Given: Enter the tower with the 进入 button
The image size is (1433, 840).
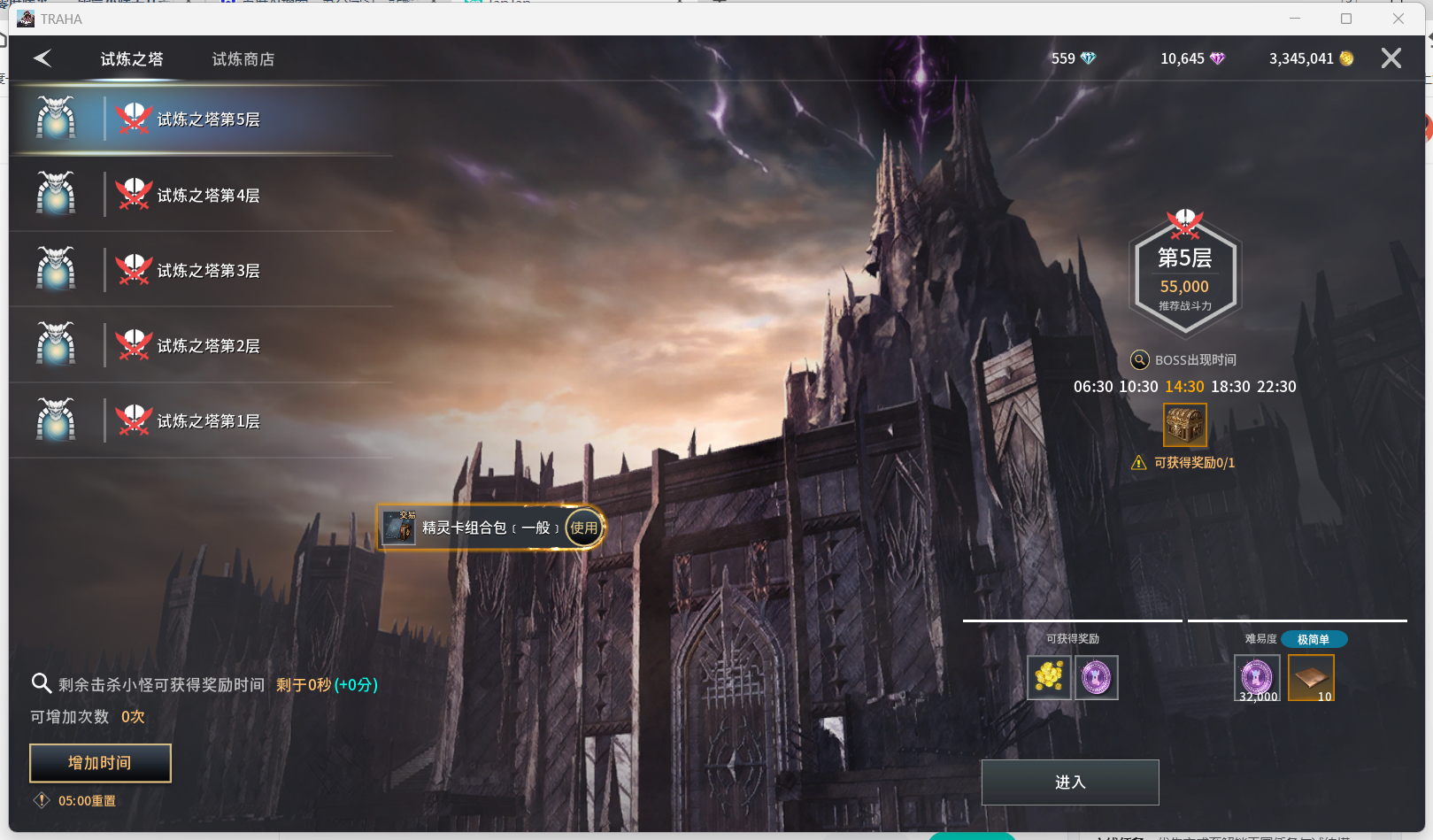Looking at the screenshot, I should point(1069,782).
